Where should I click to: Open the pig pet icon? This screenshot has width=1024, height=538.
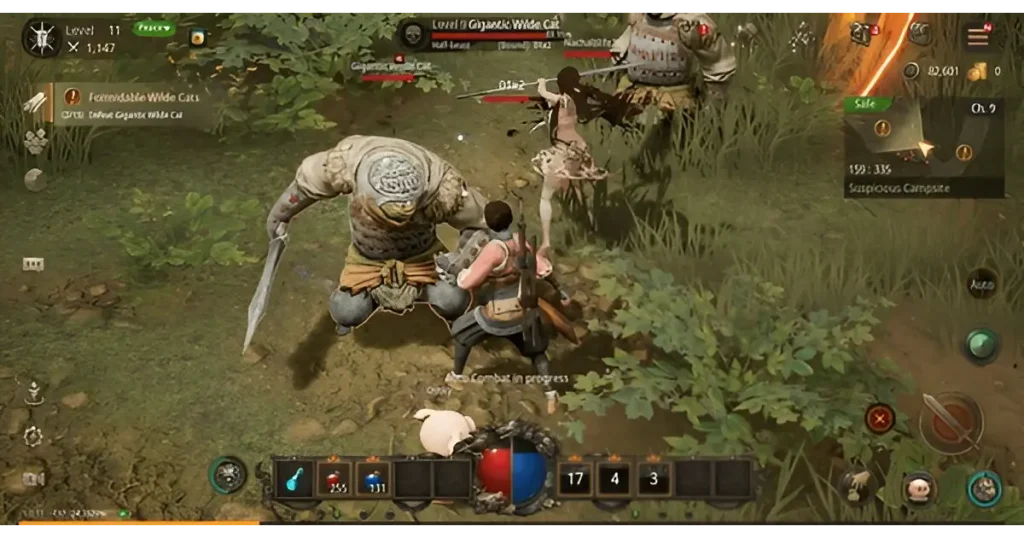tap(918, 488)
